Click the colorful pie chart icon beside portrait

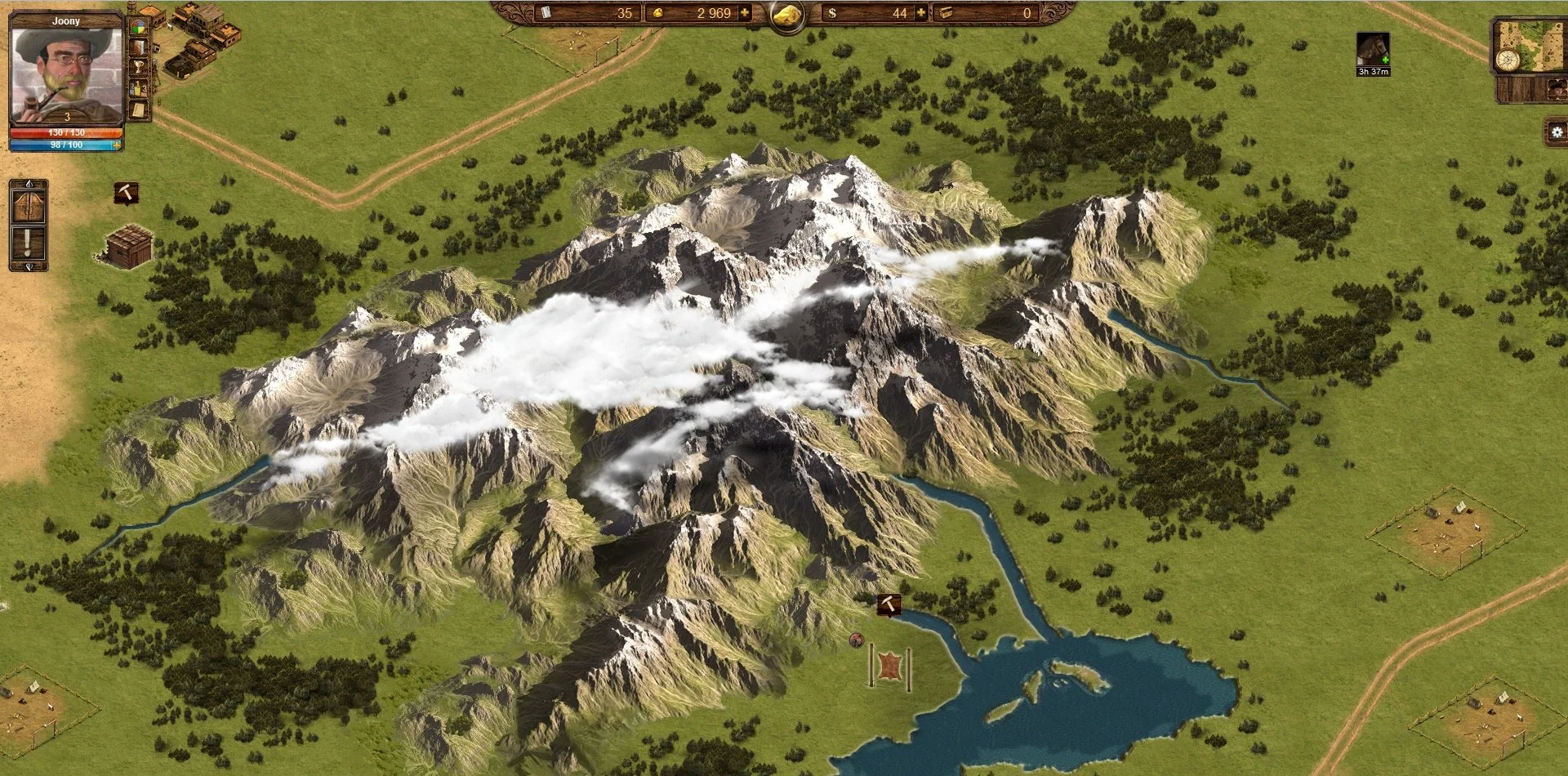coord(140,31)
